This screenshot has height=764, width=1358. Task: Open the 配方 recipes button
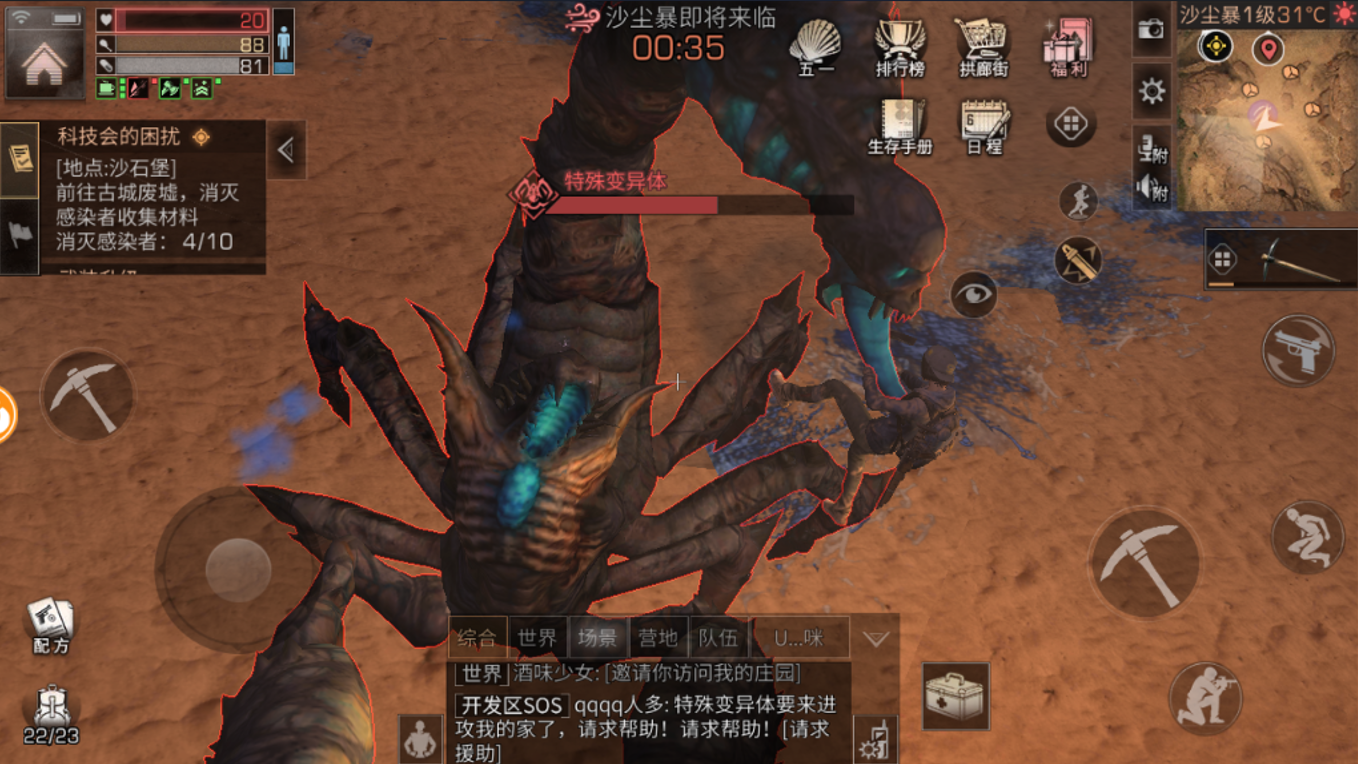[50, 625]
